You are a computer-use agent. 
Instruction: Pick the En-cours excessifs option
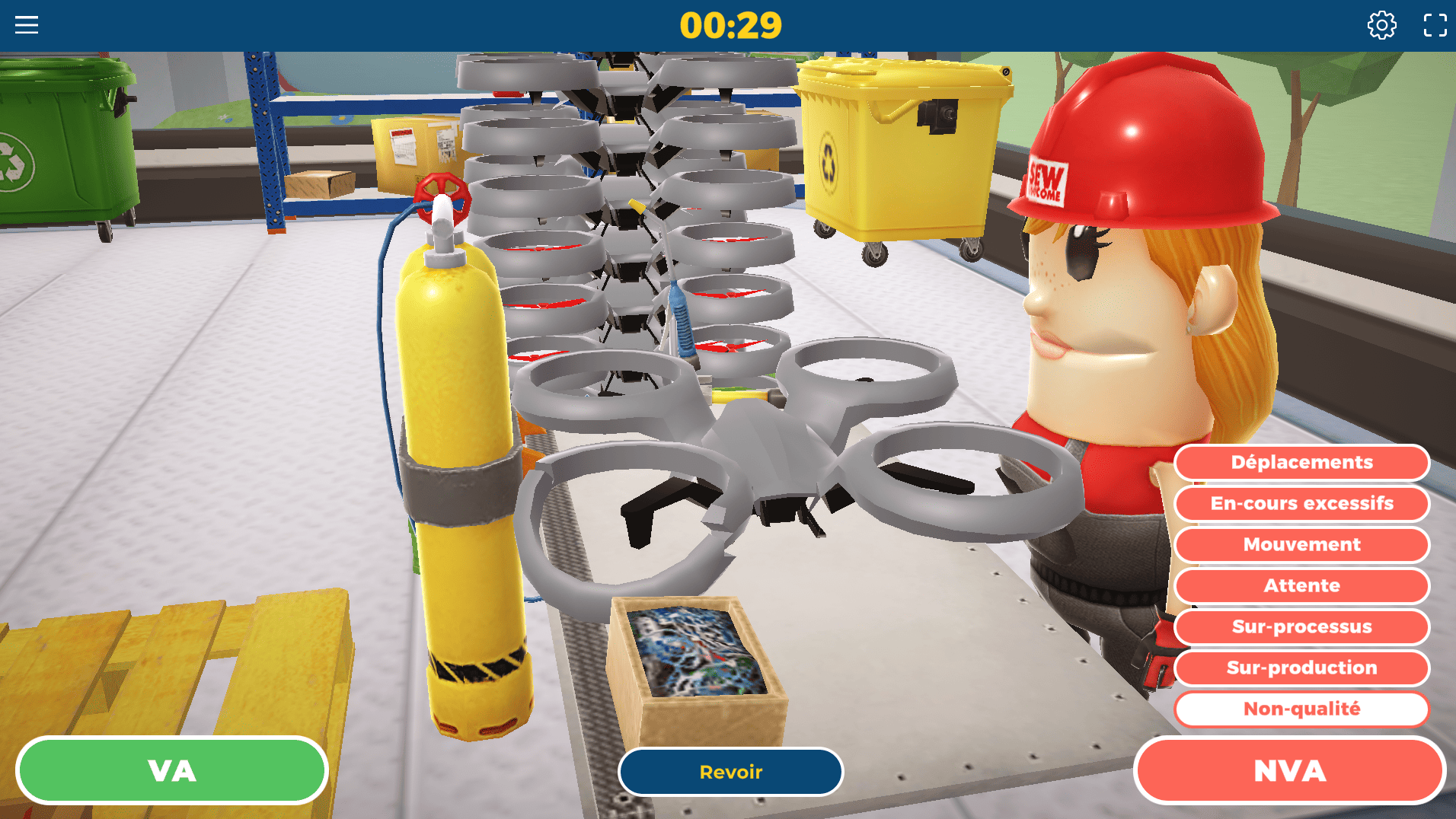1301,504
